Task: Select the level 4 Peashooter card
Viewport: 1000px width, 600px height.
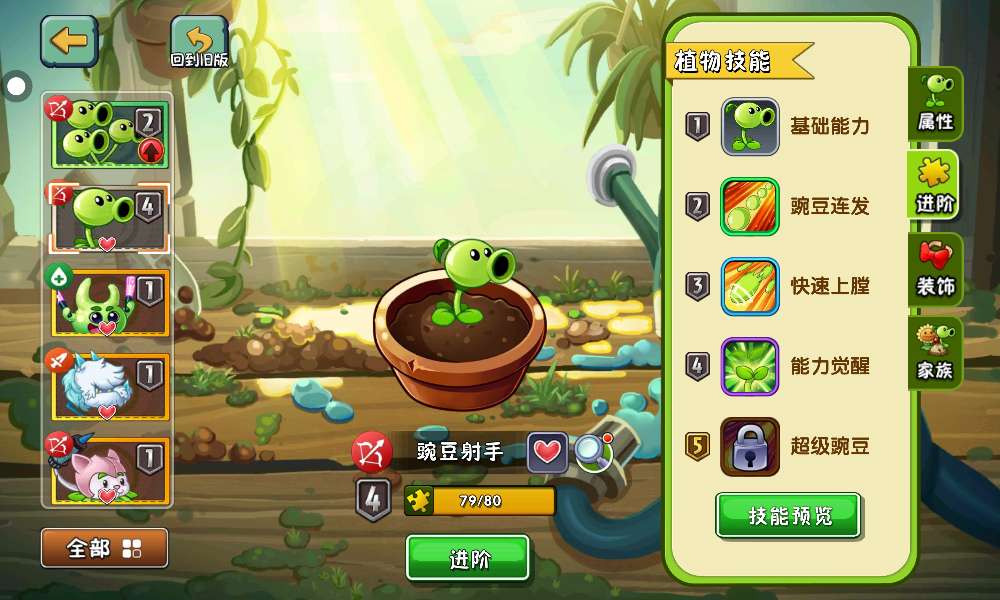Action: click(x=108, y=217)
